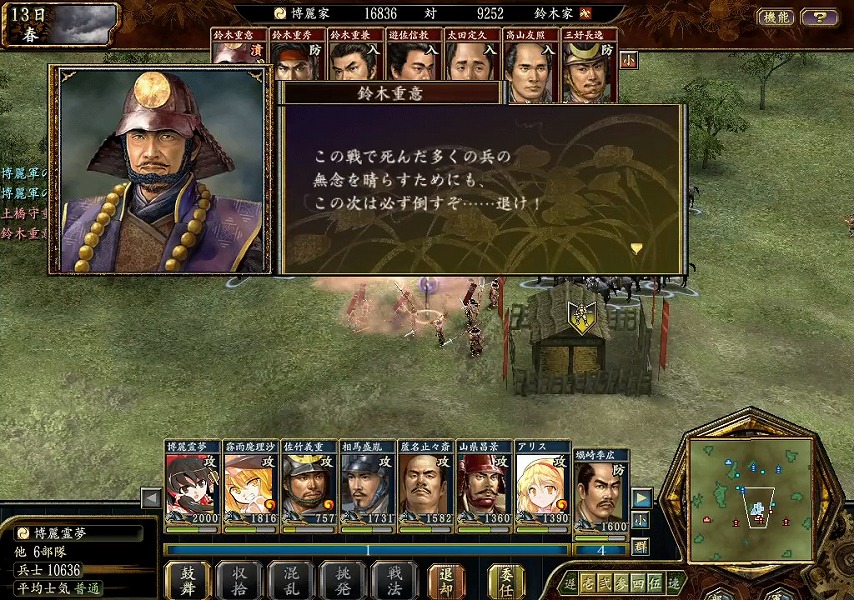This screenshot has width=854, height=600.
Task: Toggle the 小 button beside enemy portraits
Action: [628, 60]
